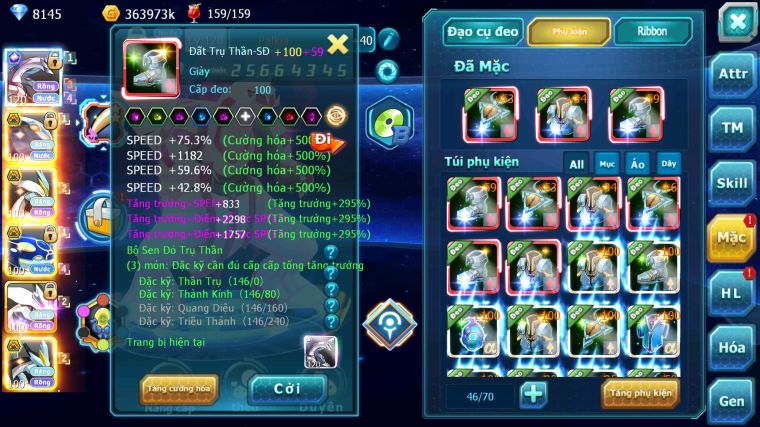
Task: Close the equipment screen
Action: (736, 22)
